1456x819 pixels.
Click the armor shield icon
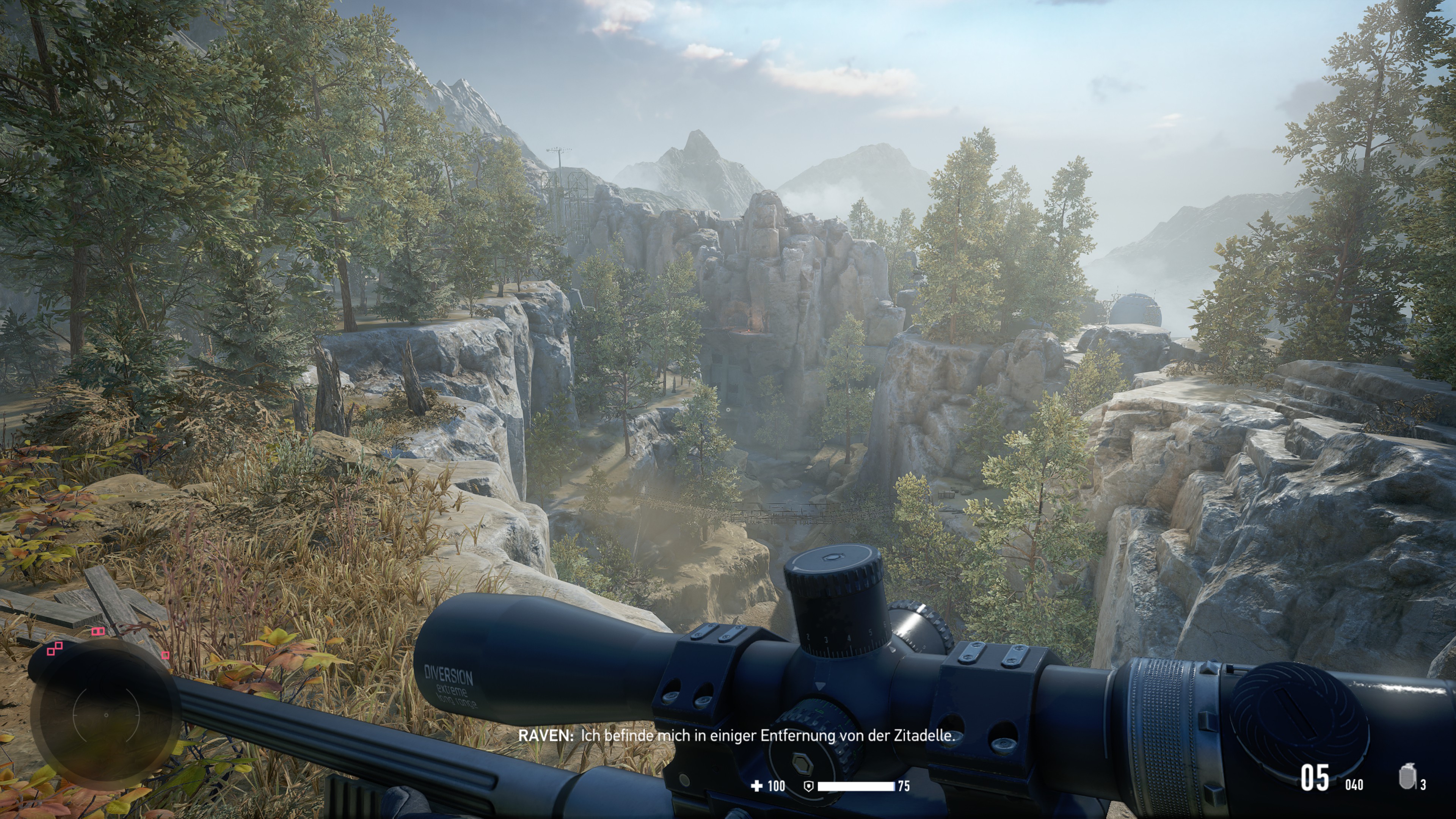808,786
